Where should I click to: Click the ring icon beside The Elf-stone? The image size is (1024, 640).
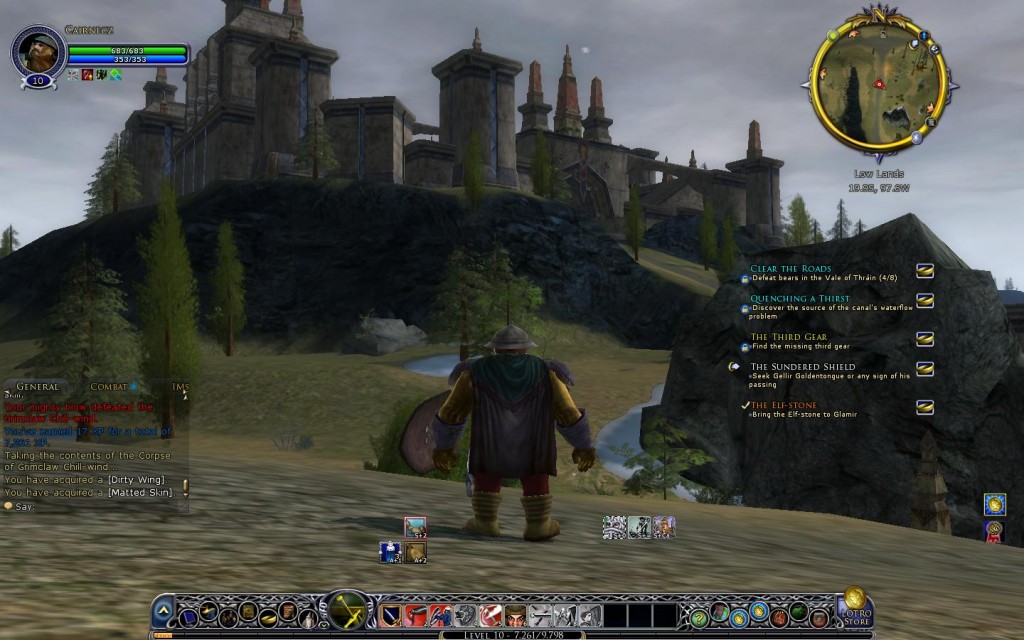[925, 406]
